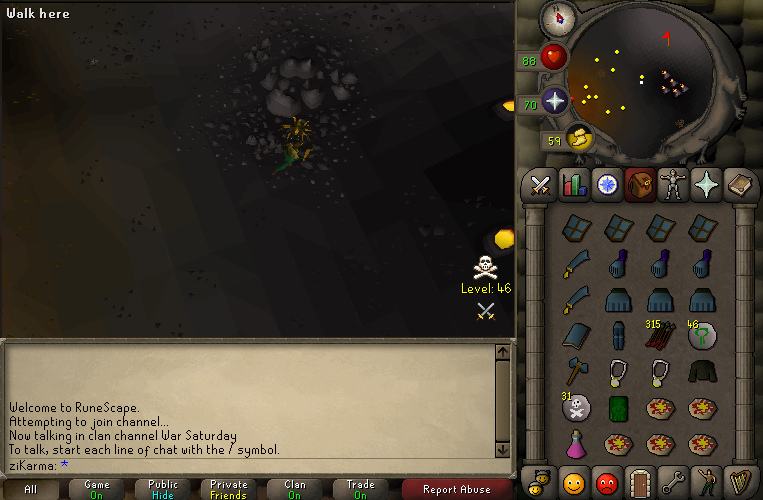Switch to the Magic spellbook tab
This screenshot has width=763, height=500.
(x=740, y=185)
